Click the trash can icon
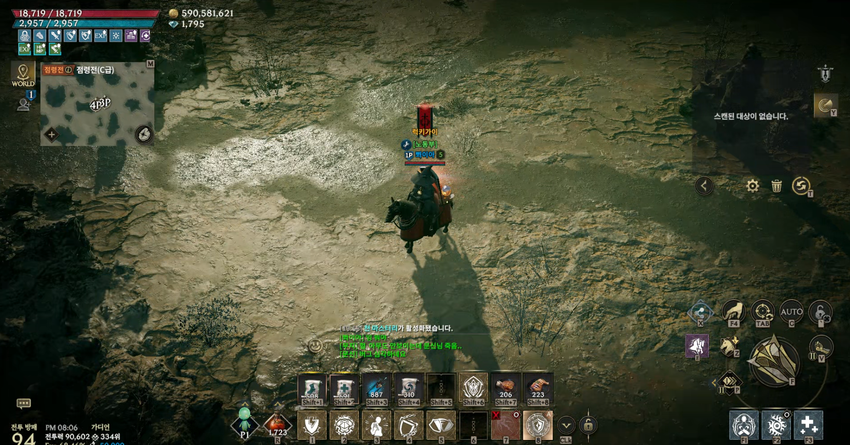Viewport: 850px width, 445px height. coord(777,186)
